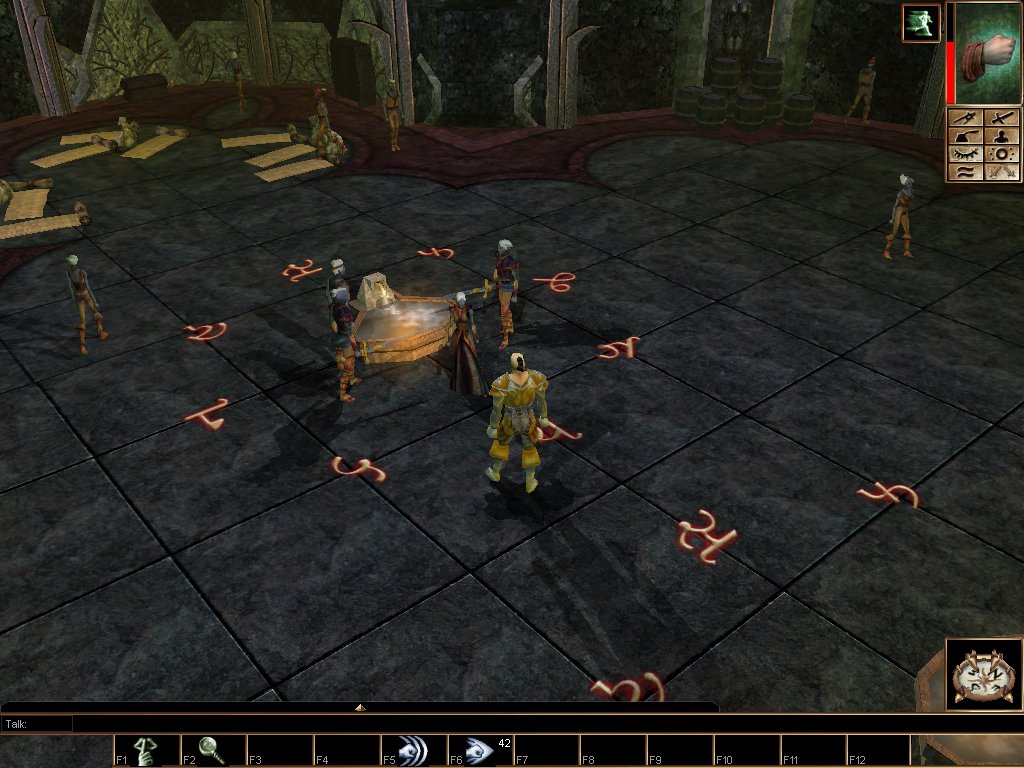Expand the chat log with the arrow
This screenshot has height=768, width=1024.
tap(360, 707)
